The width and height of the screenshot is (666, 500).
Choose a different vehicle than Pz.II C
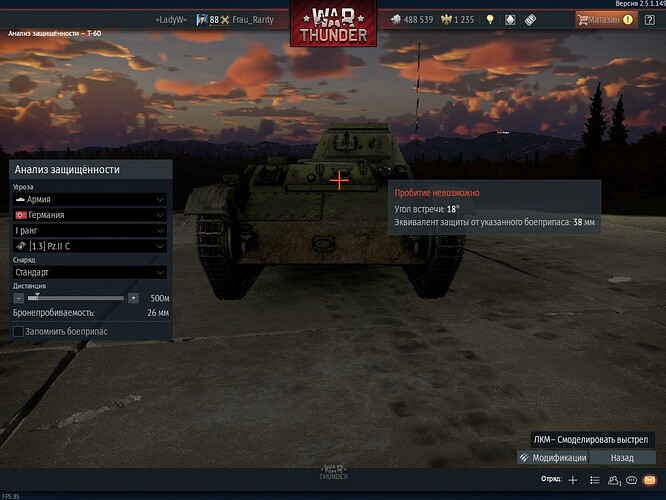click(89, 246)
